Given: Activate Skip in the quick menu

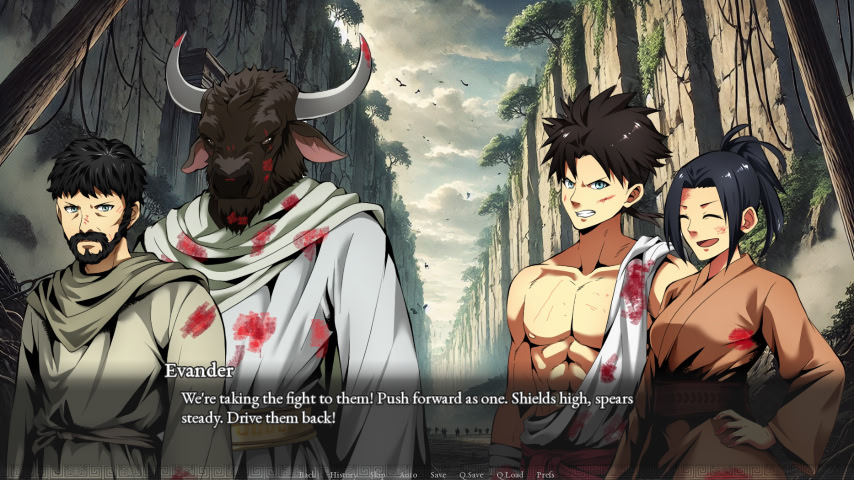Looking at the screenshot, I should [x=377, y=474].
